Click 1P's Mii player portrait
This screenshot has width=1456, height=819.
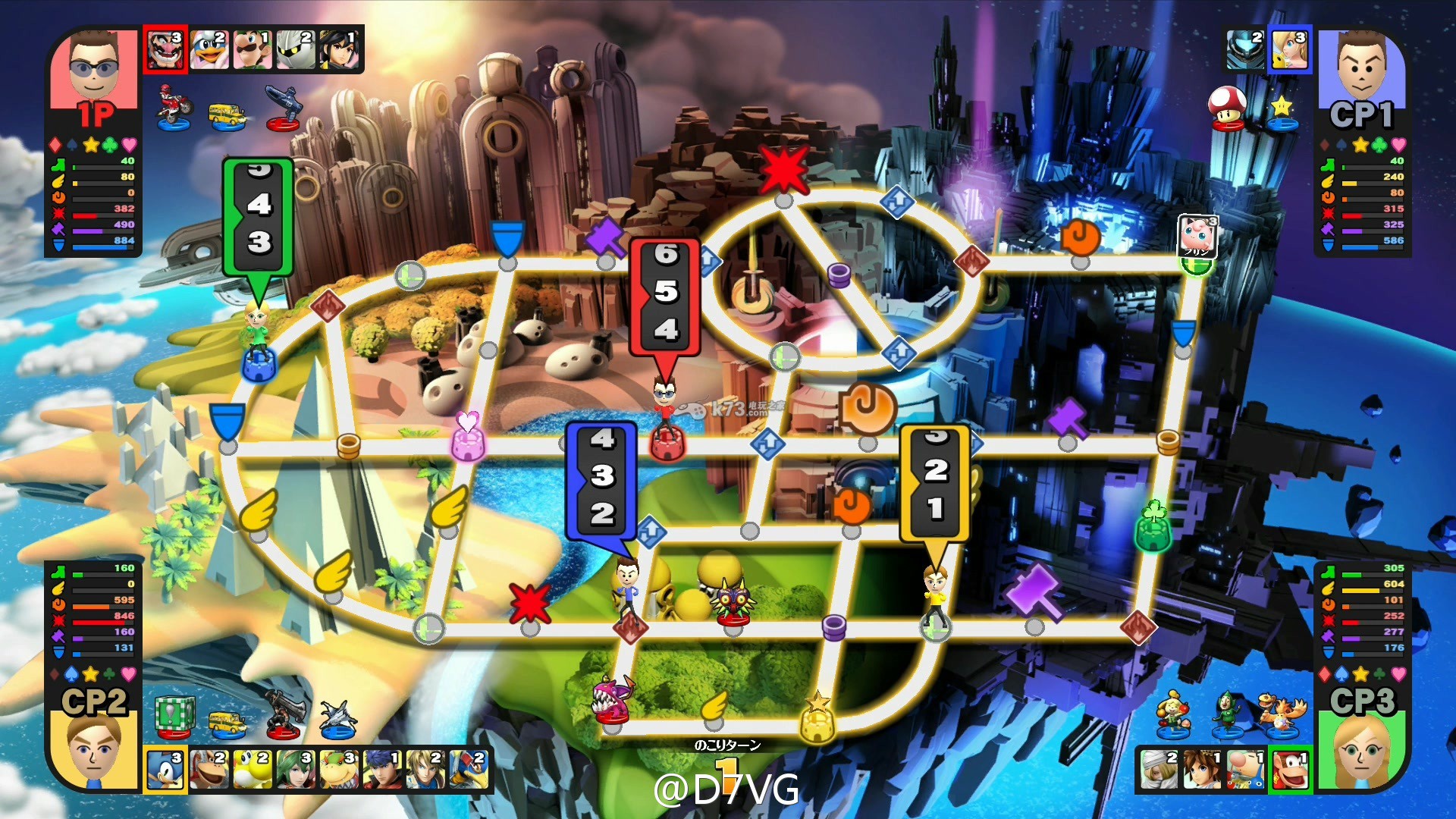click(94, 67)
